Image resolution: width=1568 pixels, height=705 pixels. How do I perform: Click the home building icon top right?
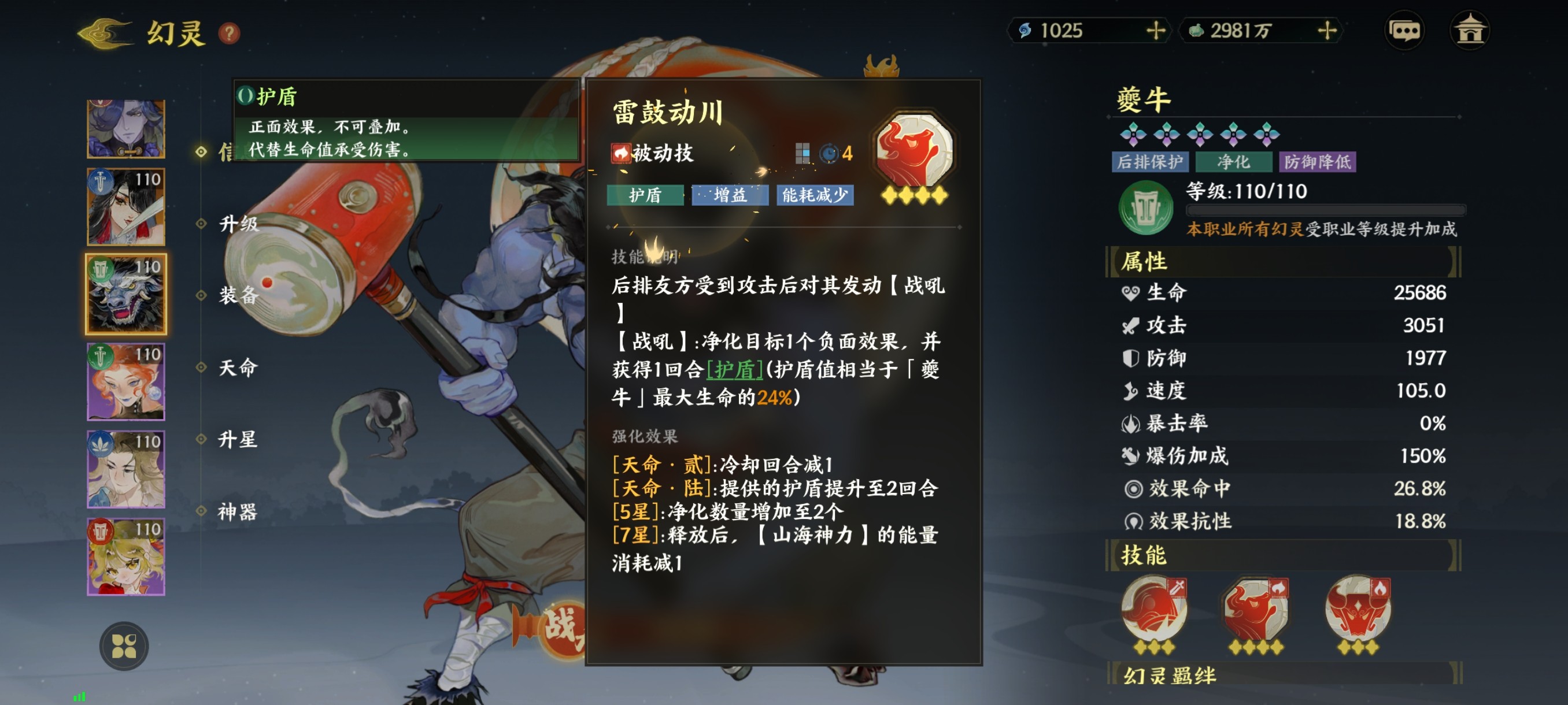(1473, 29)
